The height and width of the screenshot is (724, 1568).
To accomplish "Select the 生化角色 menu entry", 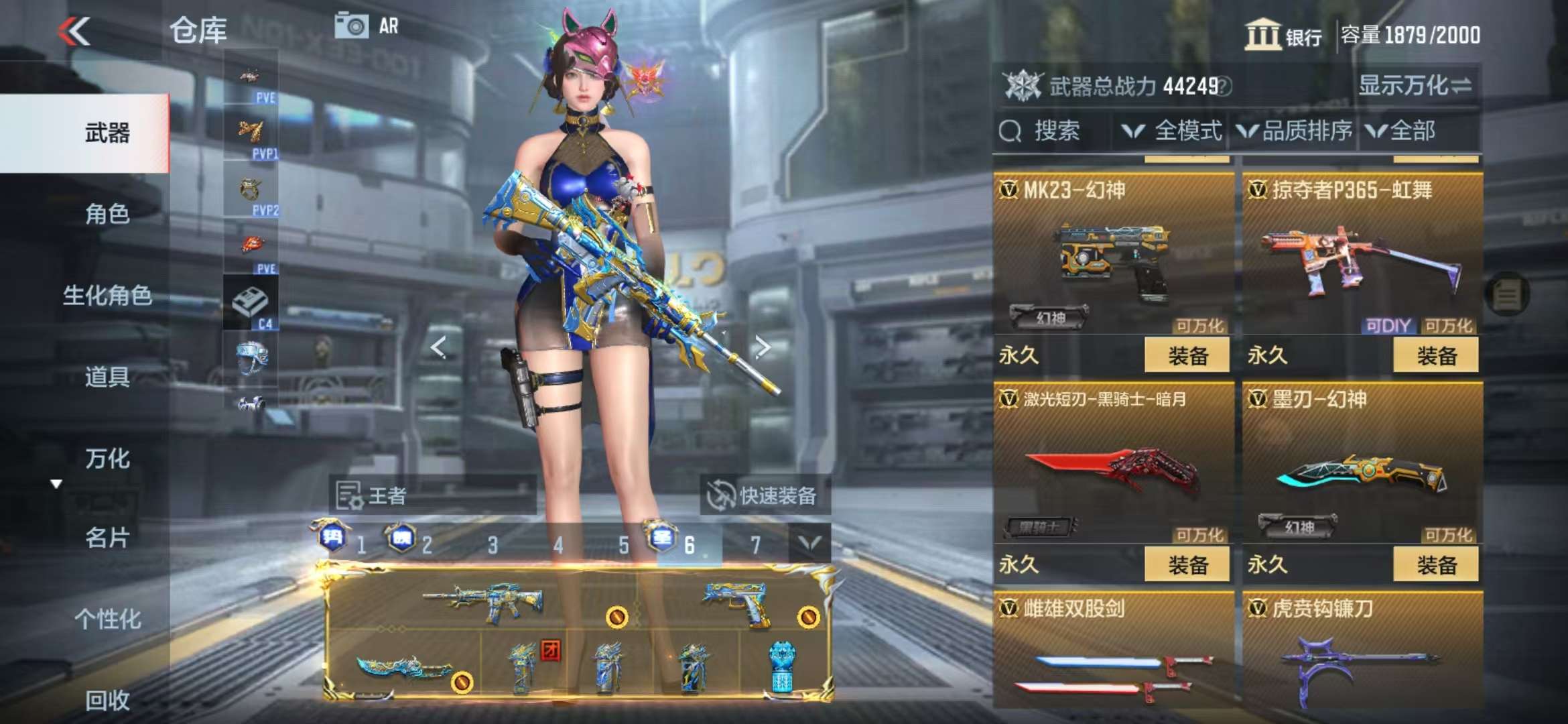I will click(x=107, y=296).
